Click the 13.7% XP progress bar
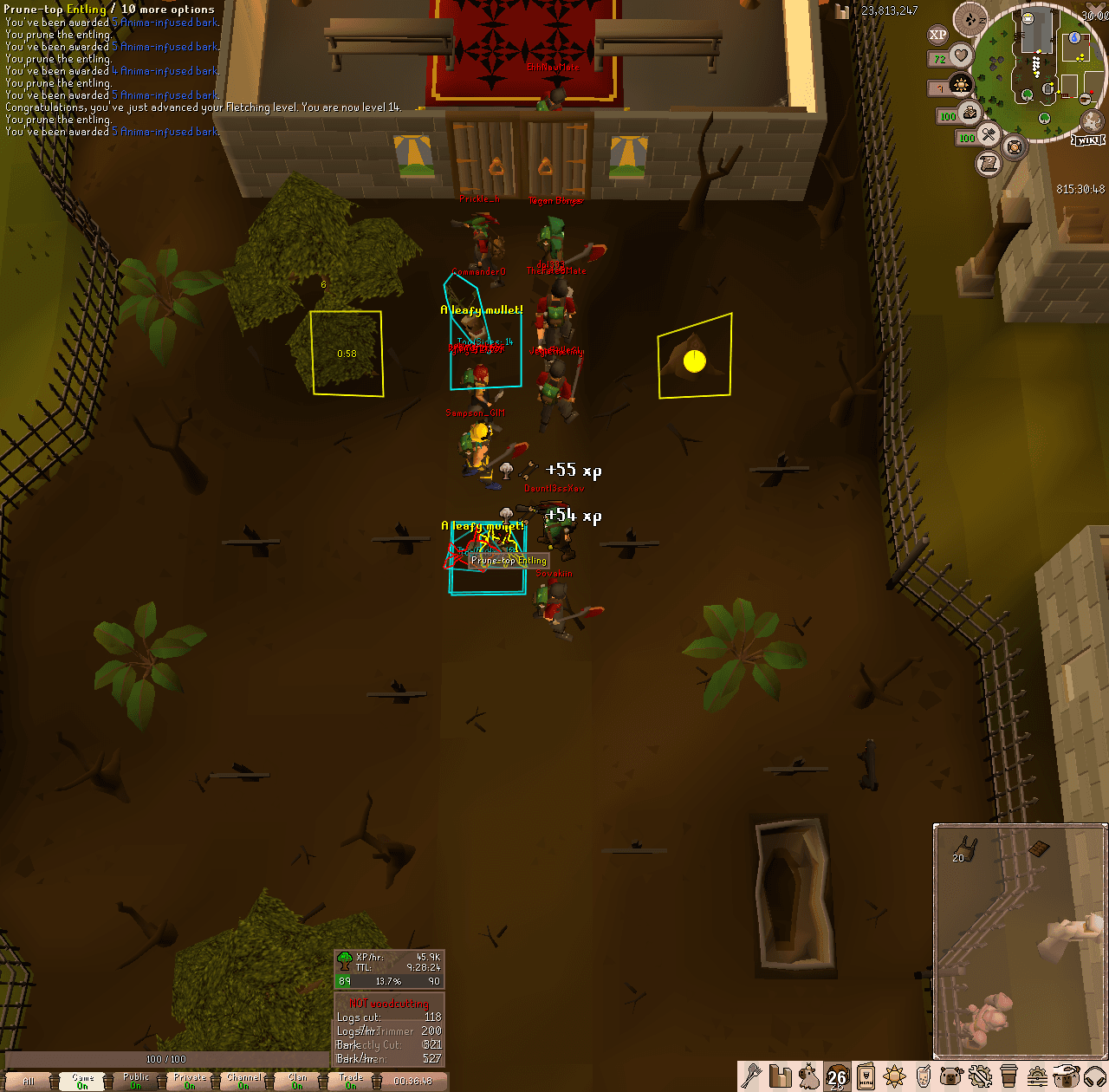Viewport: 1109px width, 1092px height. pos(390,980)
